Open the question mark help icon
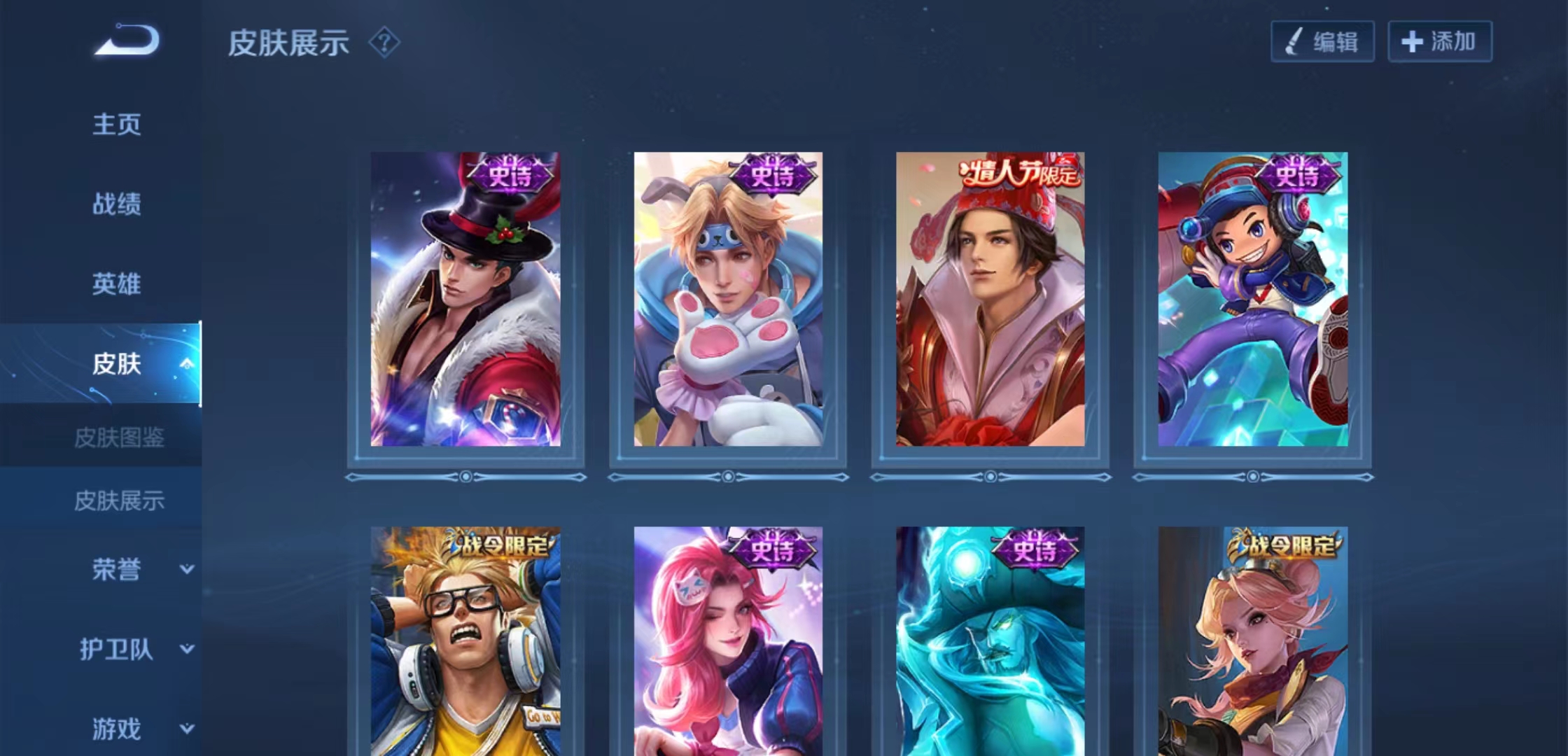The height and width of the screenshot is (756, 1568). tap(384, 43)
